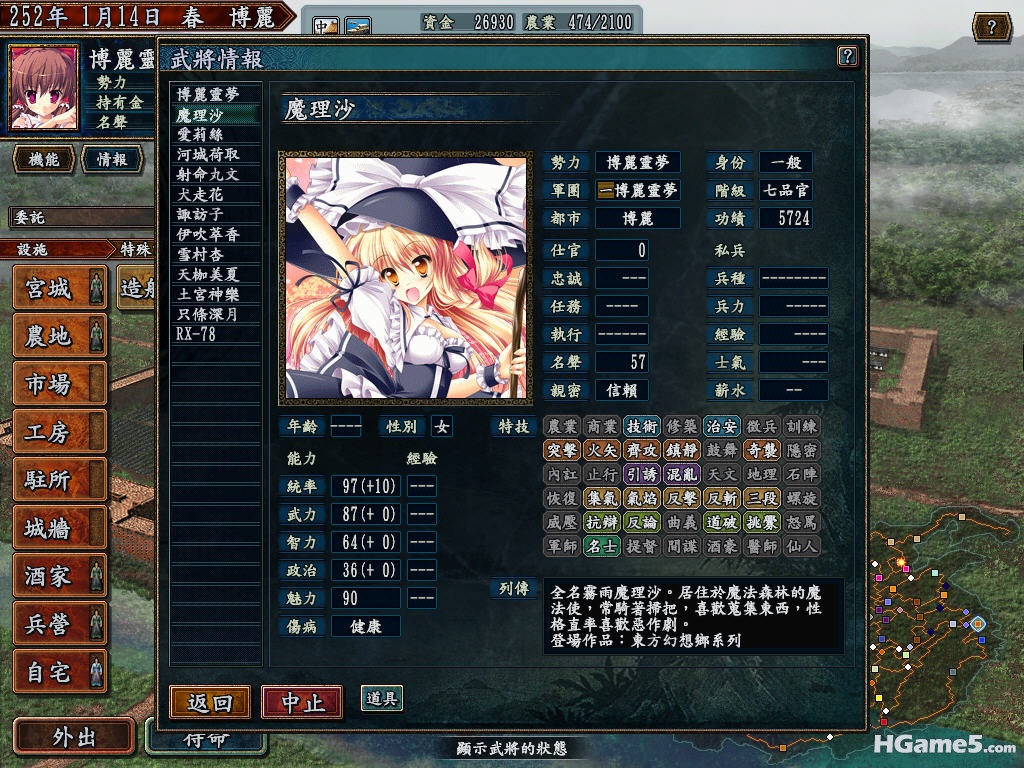Click the 返回 back button
This screenshot has height=768, width=1024.
(x=209, y=702)
